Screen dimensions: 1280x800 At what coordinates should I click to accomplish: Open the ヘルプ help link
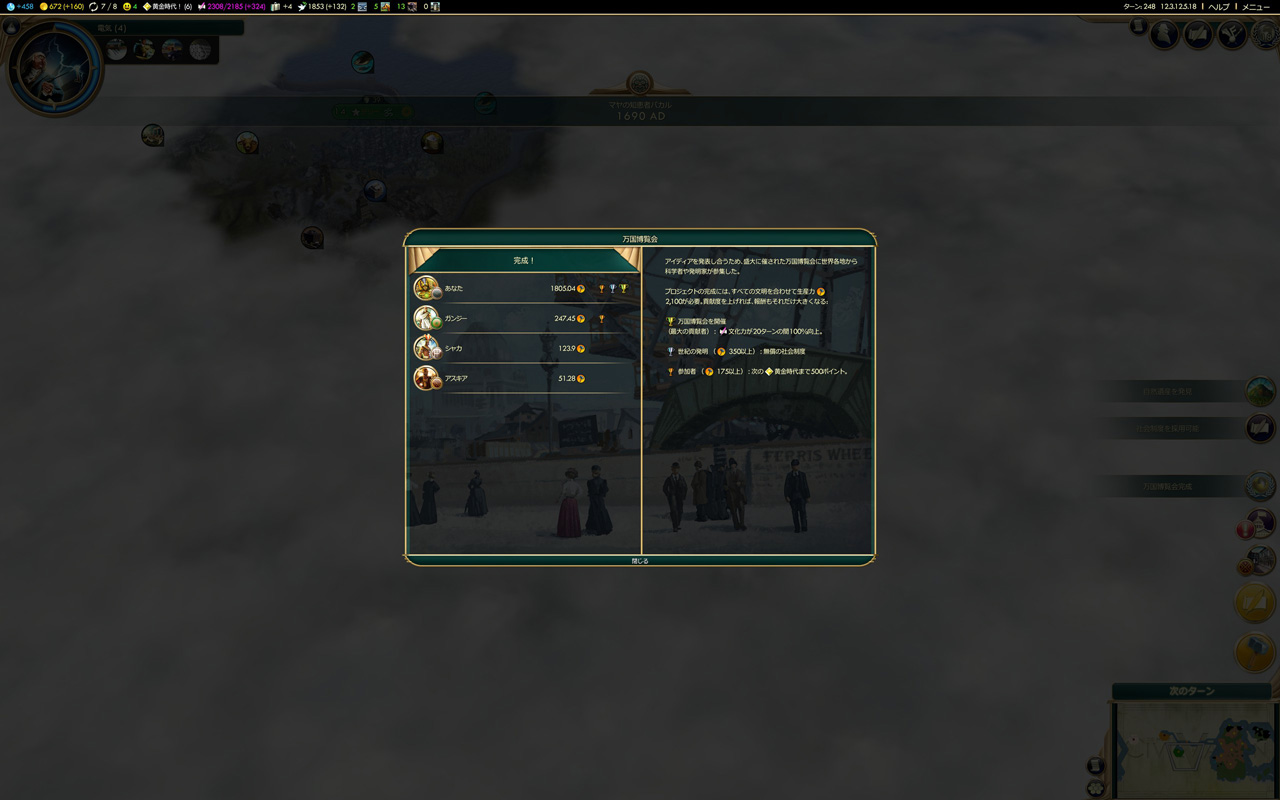click(1219, 7)
